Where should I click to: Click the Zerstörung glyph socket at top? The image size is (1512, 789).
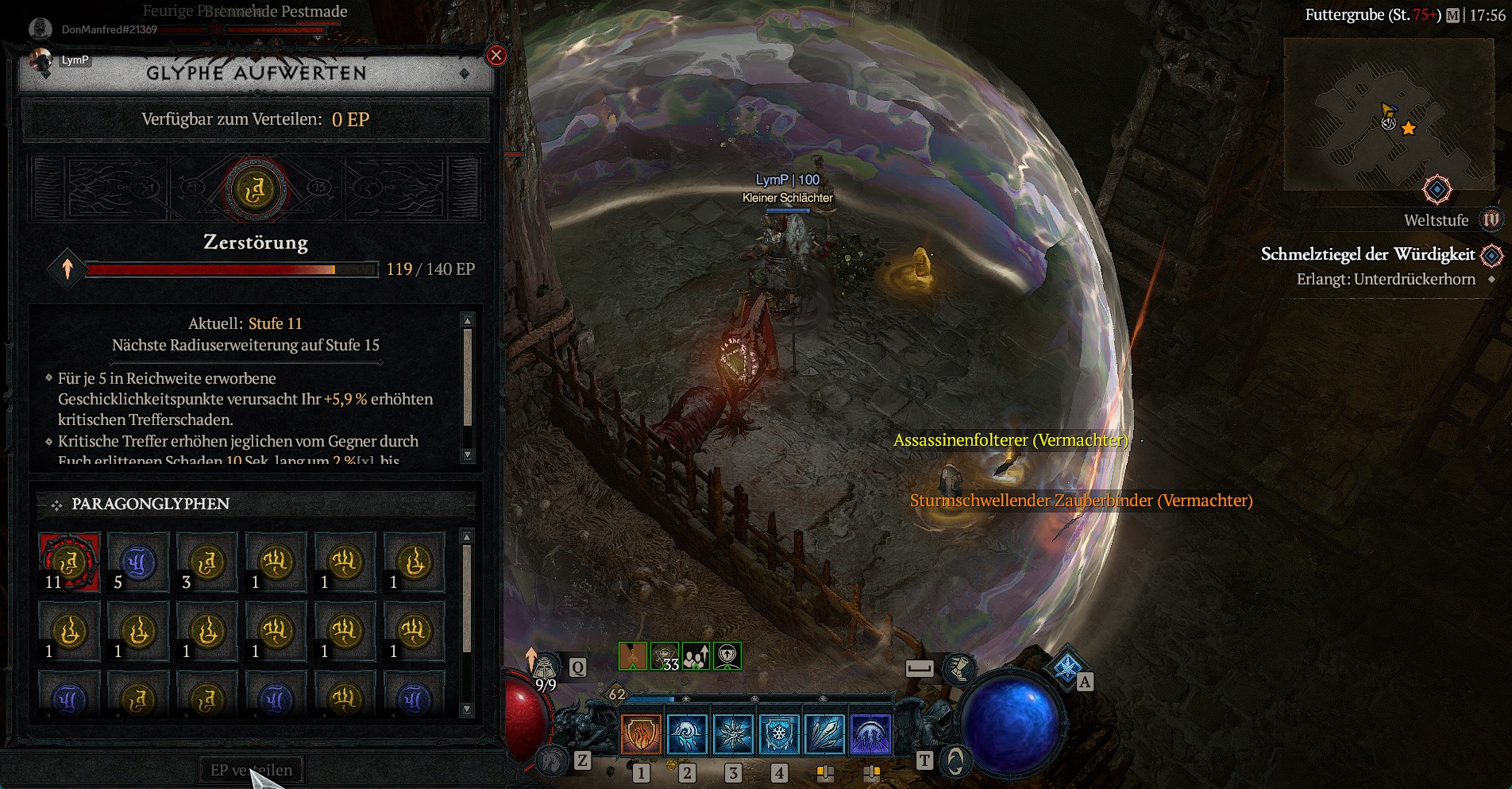point(255,190)
